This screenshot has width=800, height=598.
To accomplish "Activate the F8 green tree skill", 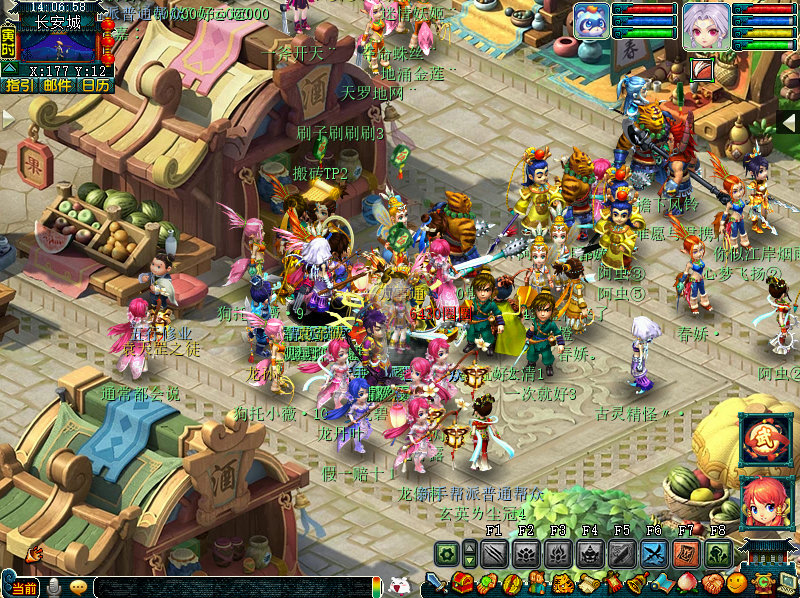I will pos(718,554).
